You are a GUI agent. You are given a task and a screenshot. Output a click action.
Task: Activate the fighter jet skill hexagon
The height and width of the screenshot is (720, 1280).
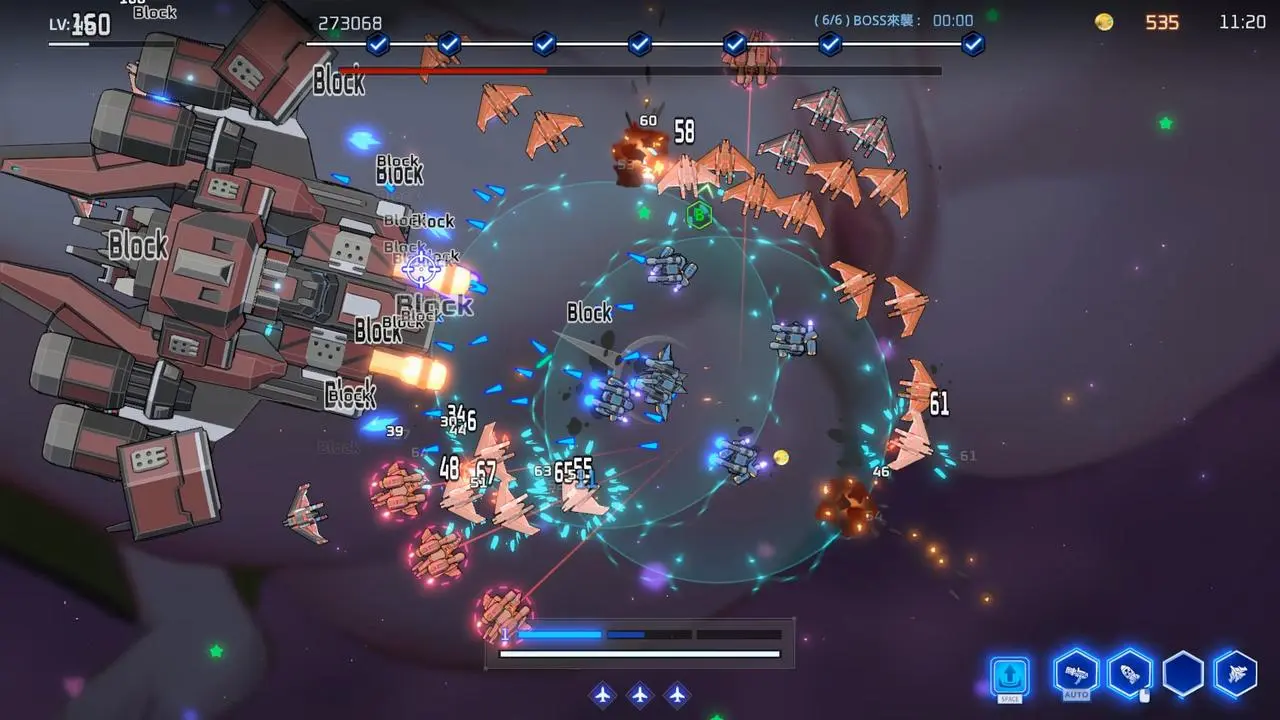pos(1235,674)
